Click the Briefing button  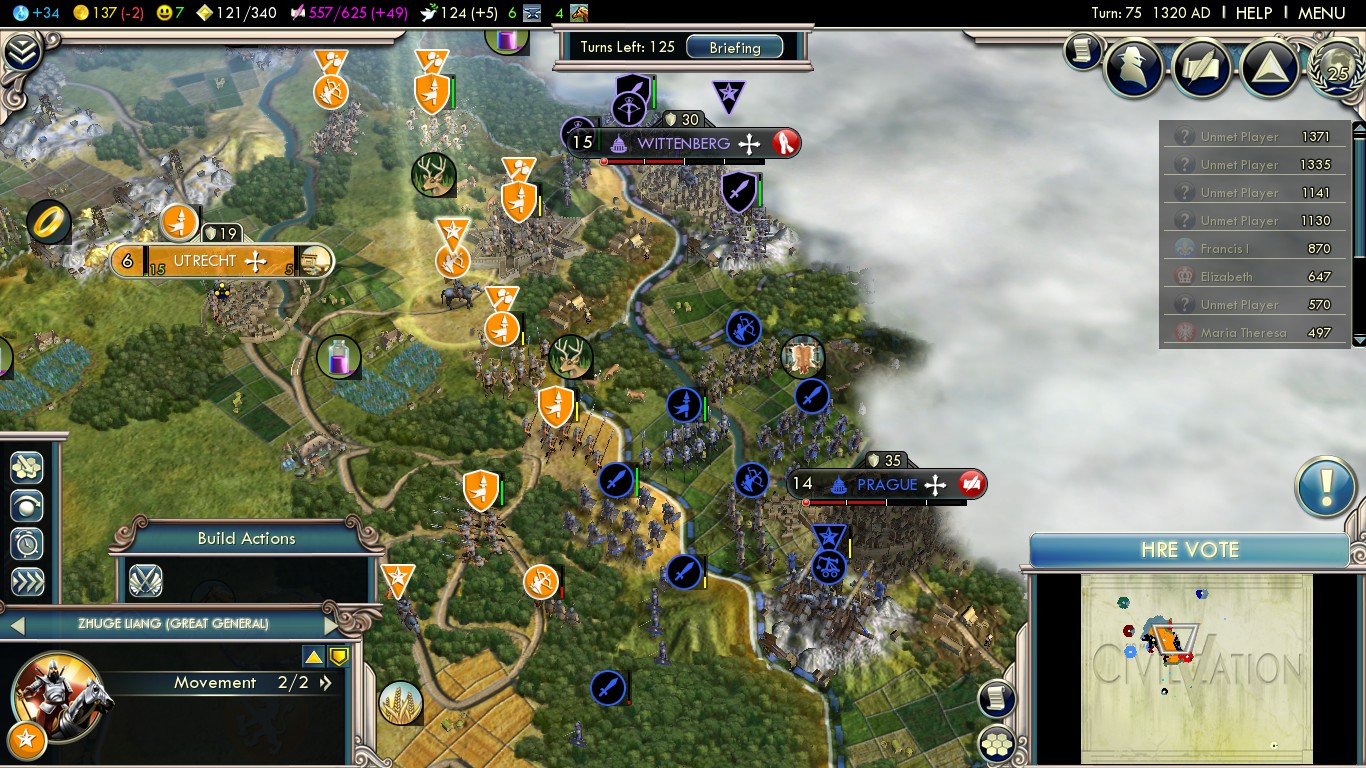click(x=735, y=47)
